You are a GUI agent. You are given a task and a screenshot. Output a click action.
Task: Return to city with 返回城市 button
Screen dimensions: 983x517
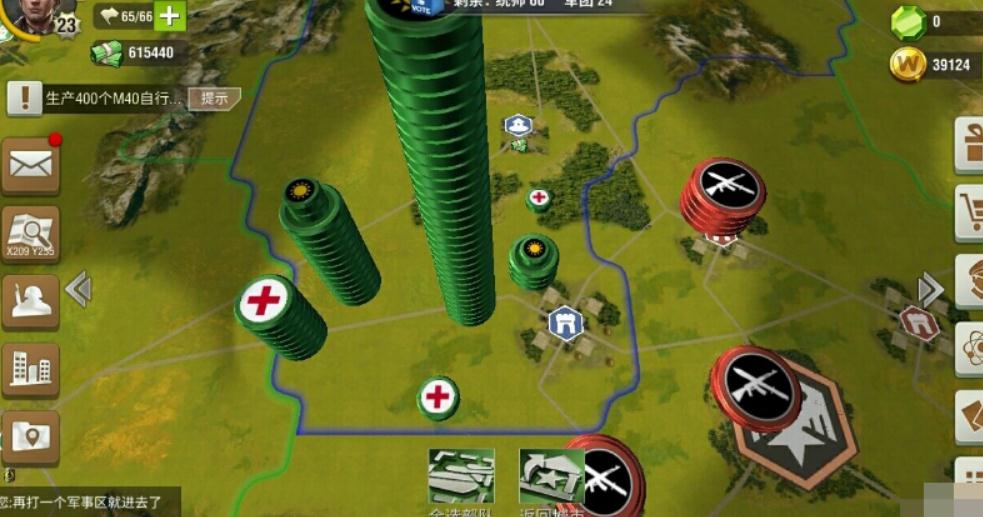coord(551,477)
